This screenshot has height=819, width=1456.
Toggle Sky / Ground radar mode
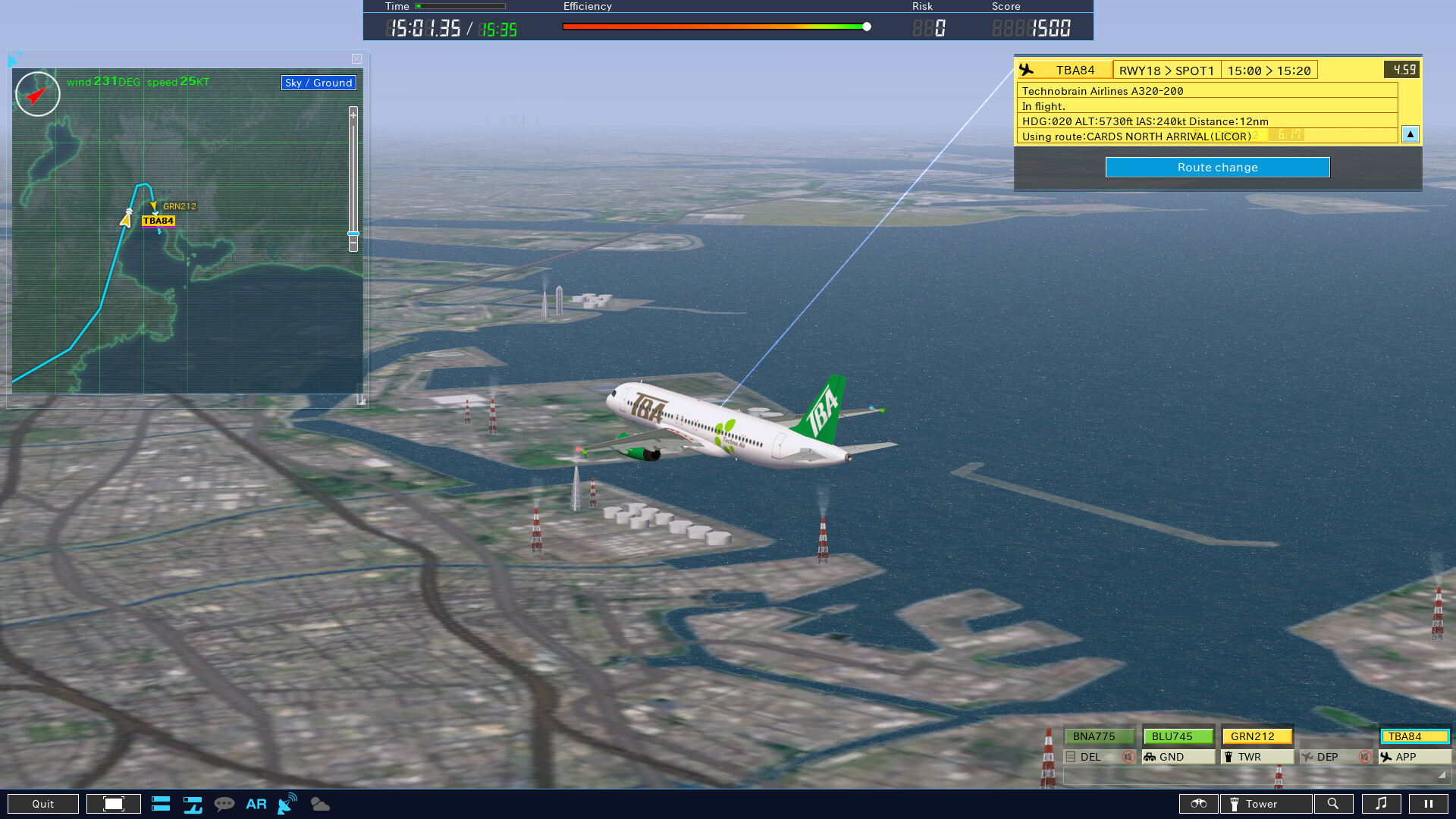click(x=318, y=83)
